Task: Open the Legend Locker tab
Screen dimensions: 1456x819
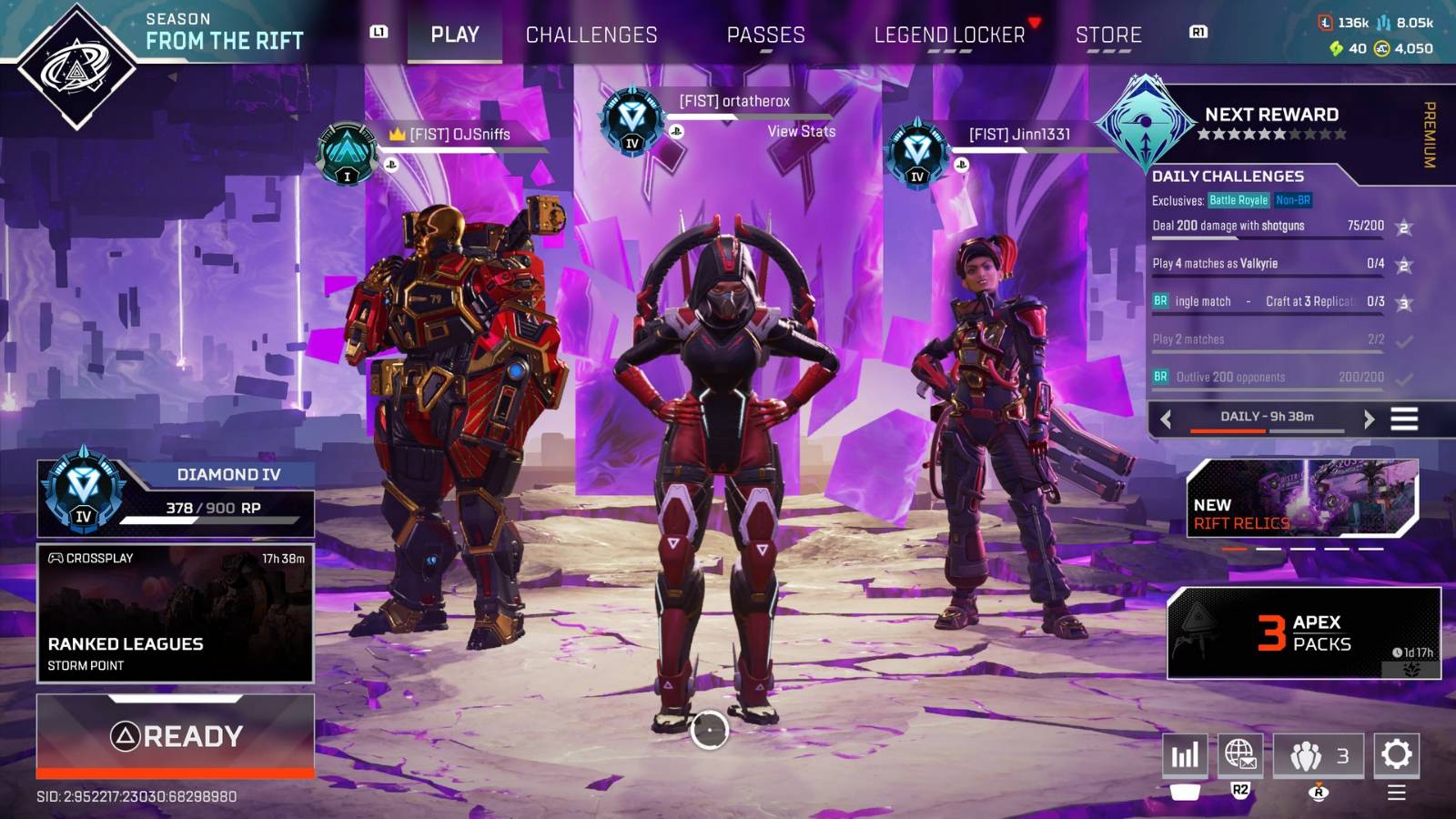Action: 949,35
